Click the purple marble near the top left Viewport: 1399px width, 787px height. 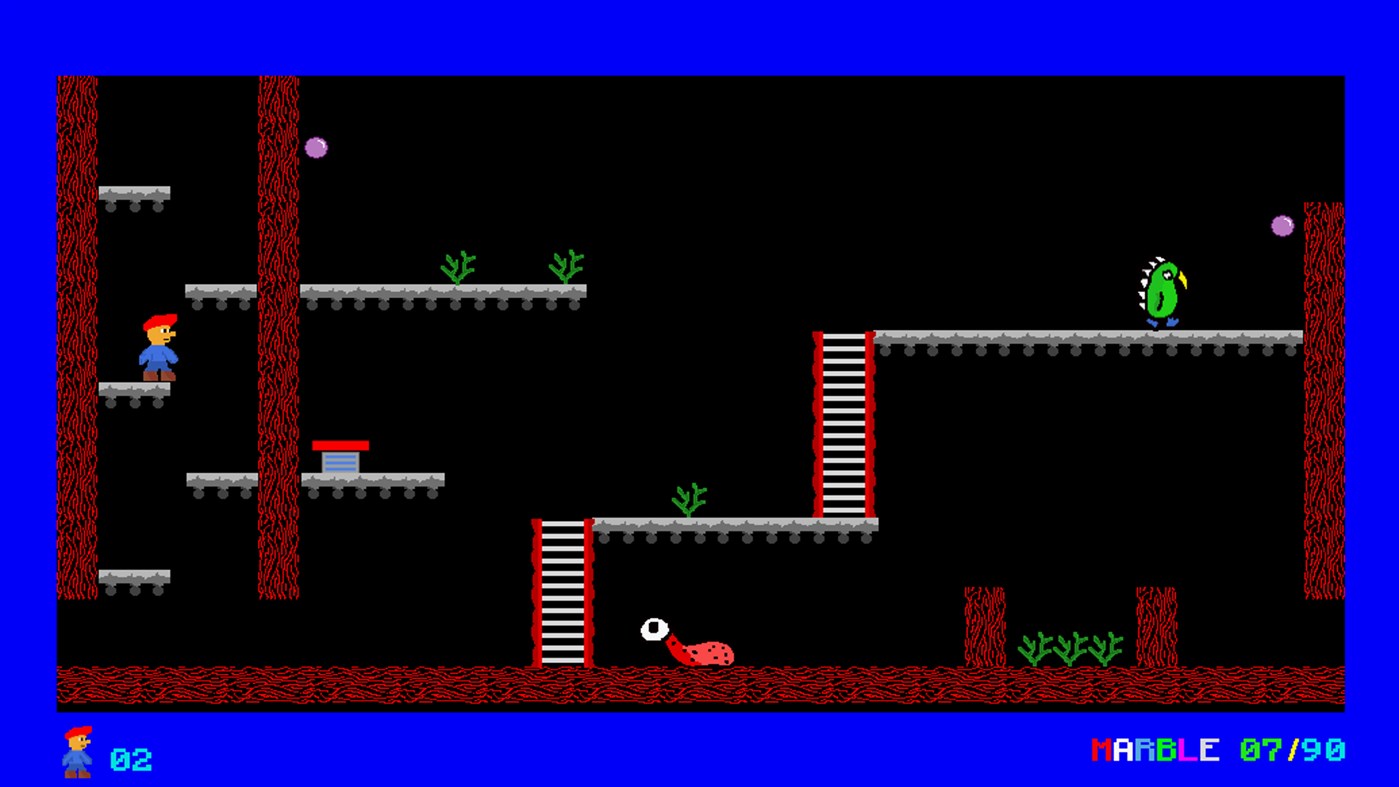coord(317,145)
